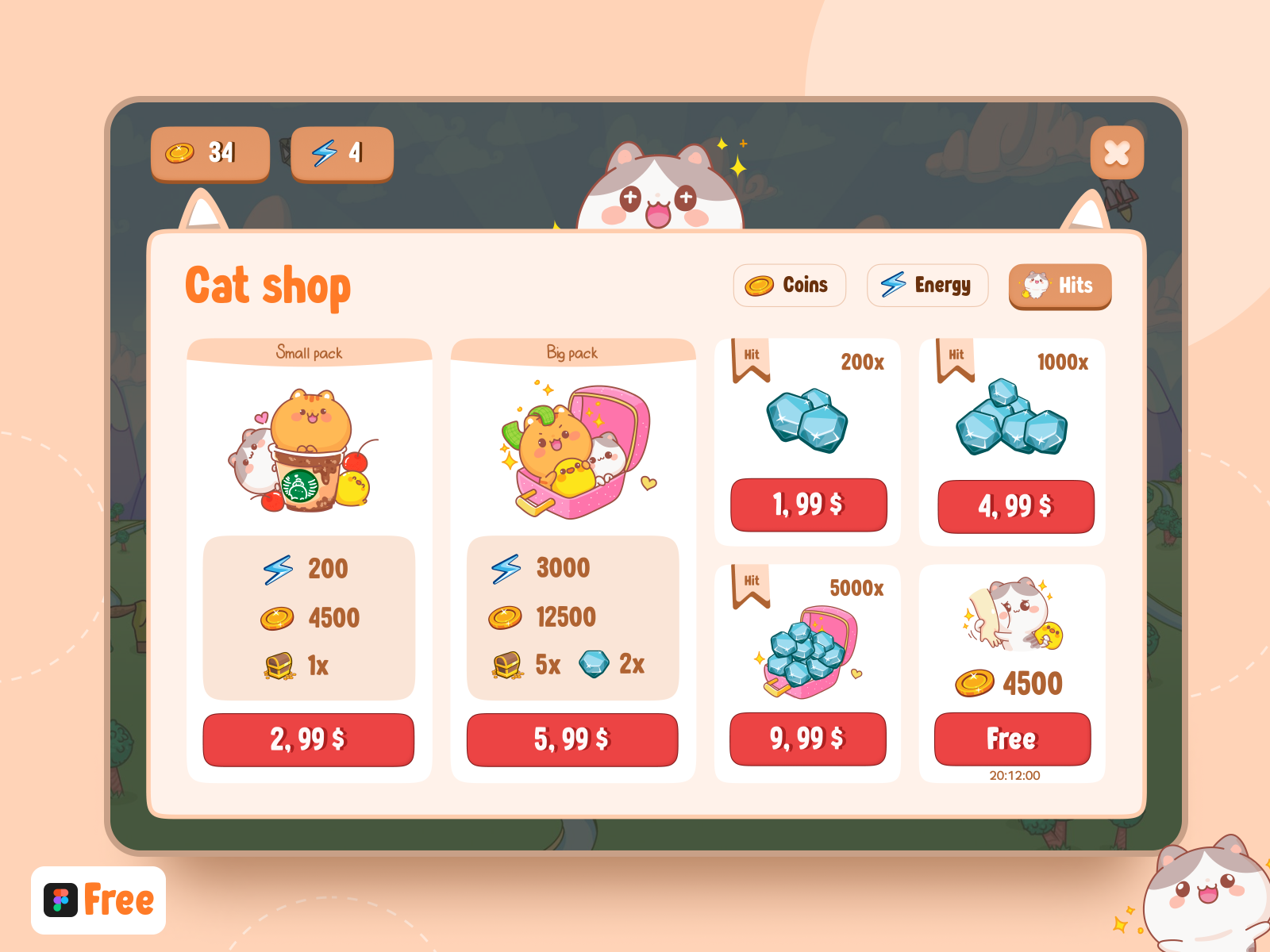Purchase the 1000x gems for 4,99 $

point(1015,506)
